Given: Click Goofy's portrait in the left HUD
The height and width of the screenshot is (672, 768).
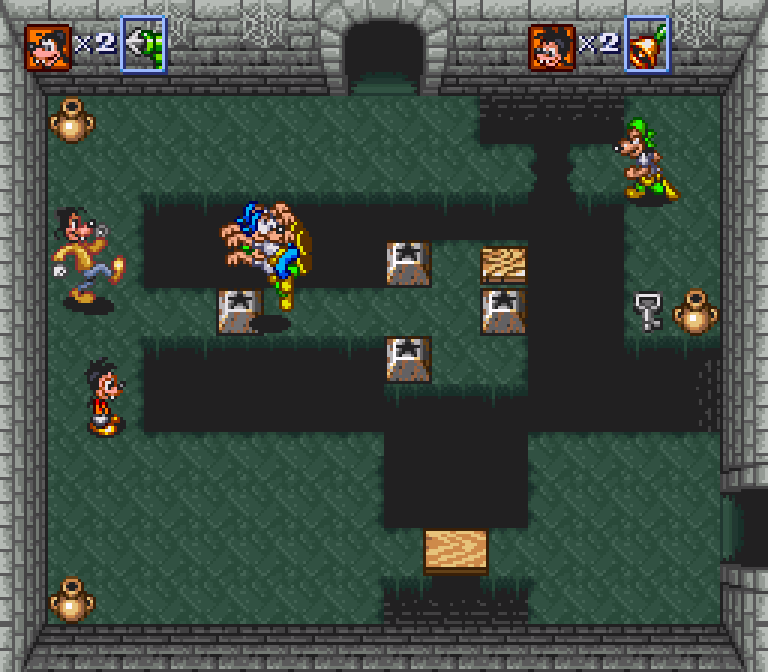Looking at the screenshot, I should pyautogui.click(x=48, y=47).
